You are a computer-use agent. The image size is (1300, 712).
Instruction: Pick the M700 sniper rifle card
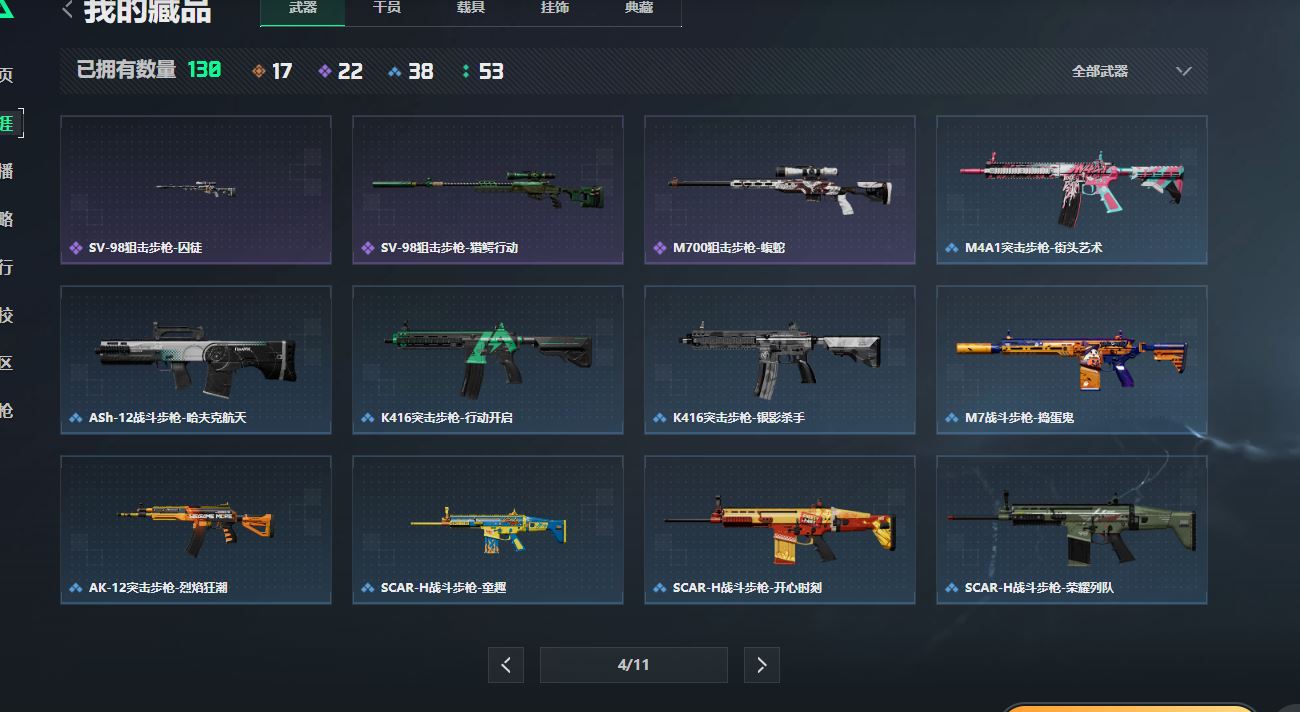point(780,190)
